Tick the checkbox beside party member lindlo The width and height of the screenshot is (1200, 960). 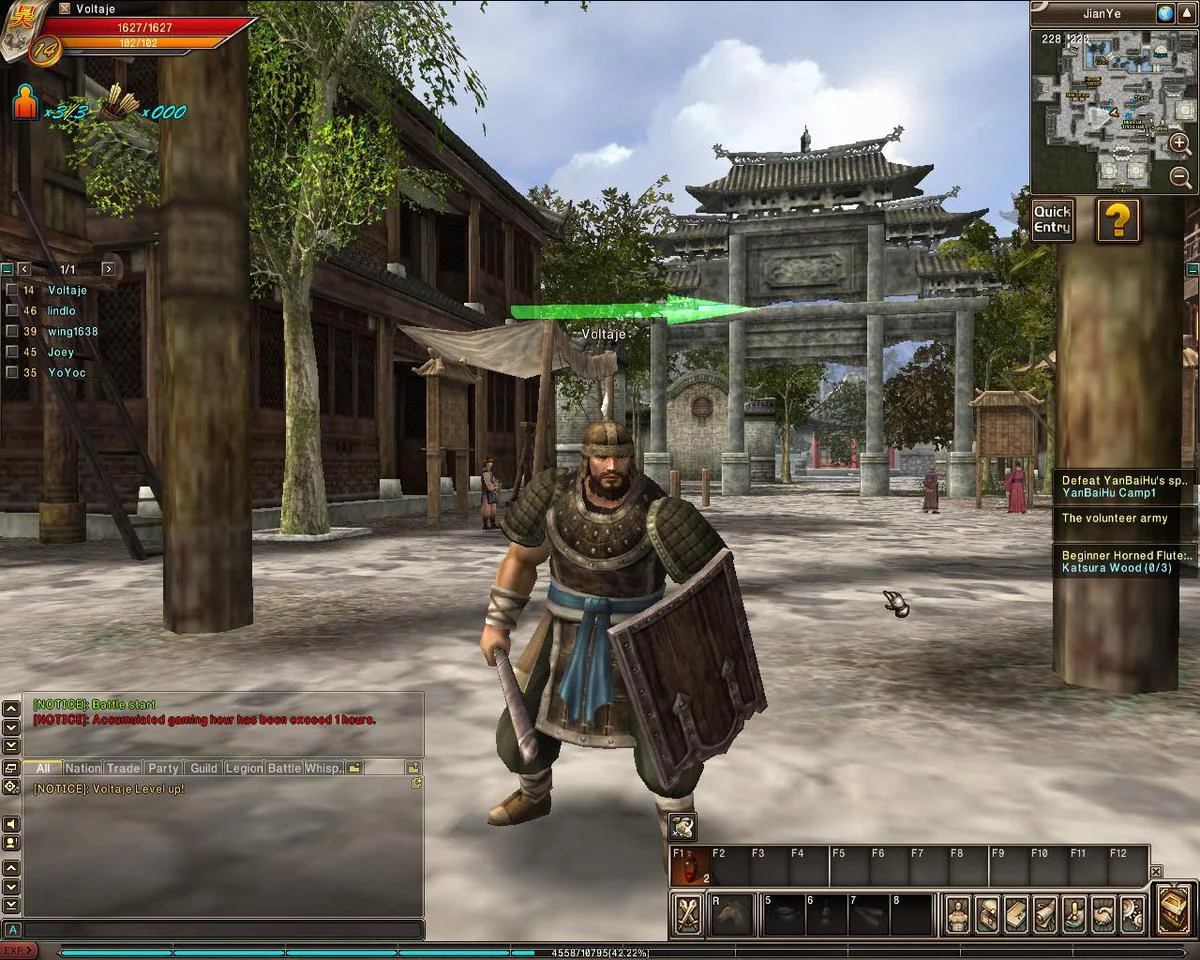[11, 311]
